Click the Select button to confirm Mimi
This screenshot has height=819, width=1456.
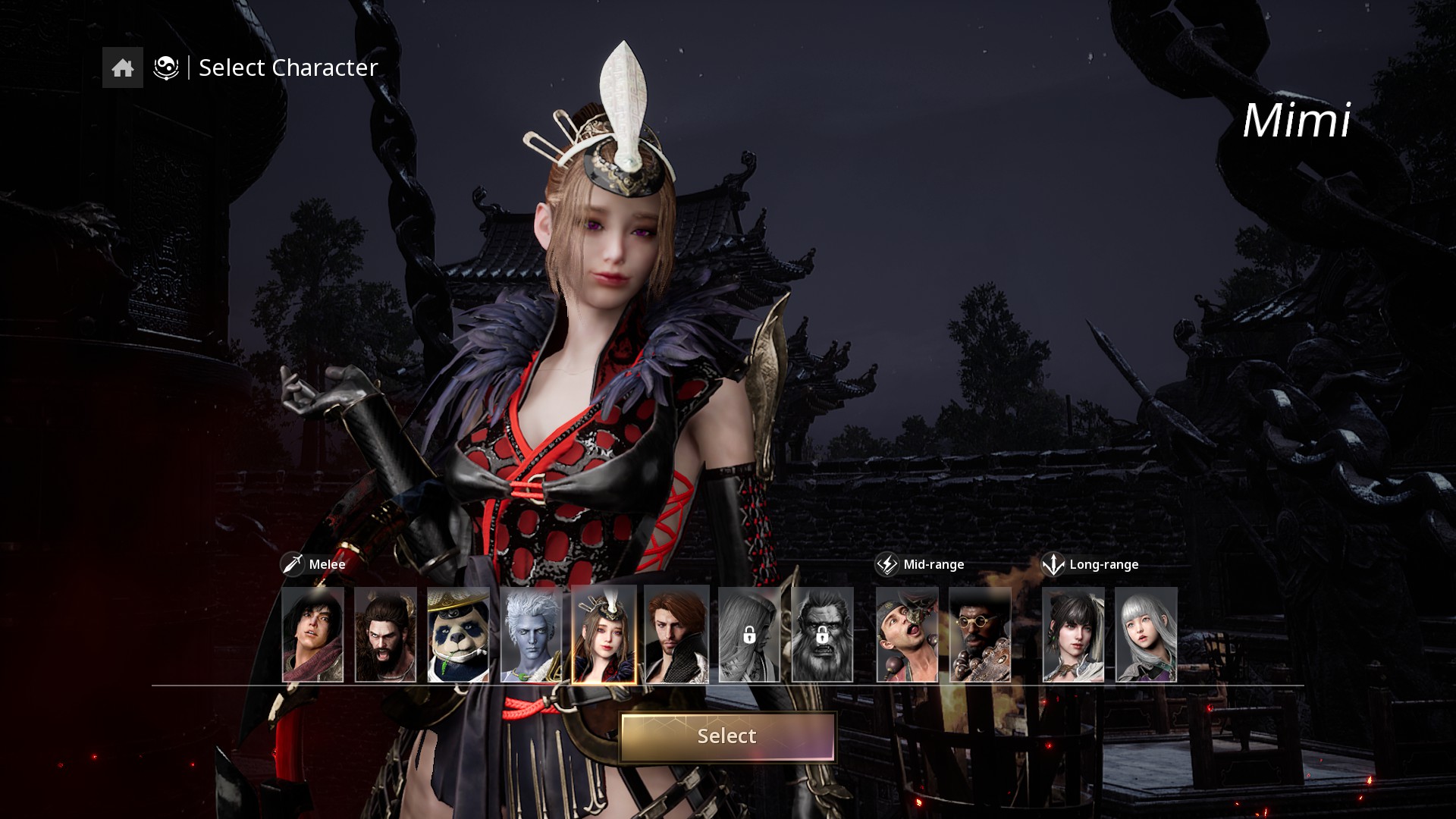pos(727,736)
